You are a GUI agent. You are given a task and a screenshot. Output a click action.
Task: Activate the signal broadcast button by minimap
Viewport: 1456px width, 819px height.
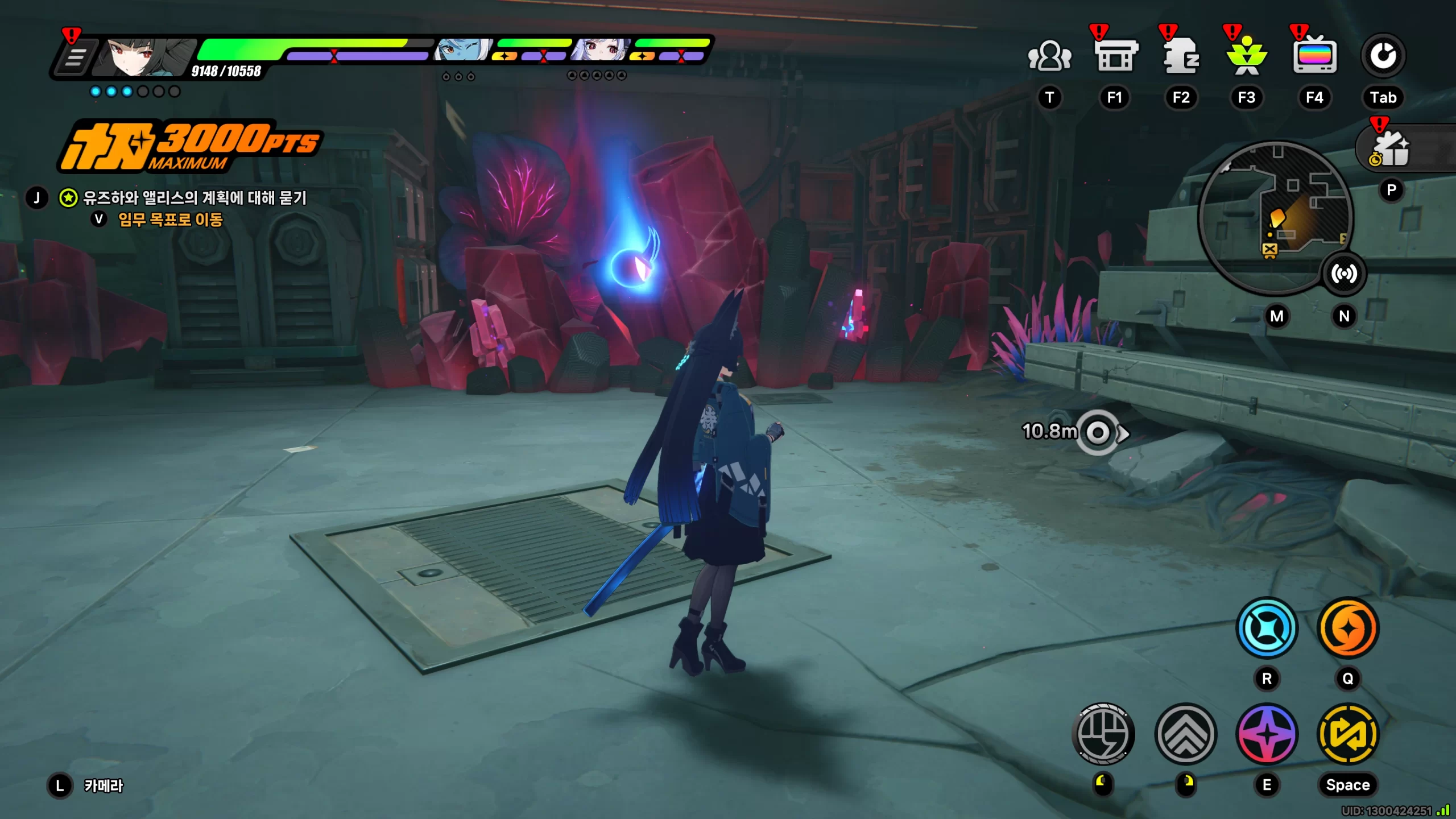(1344, 274)
